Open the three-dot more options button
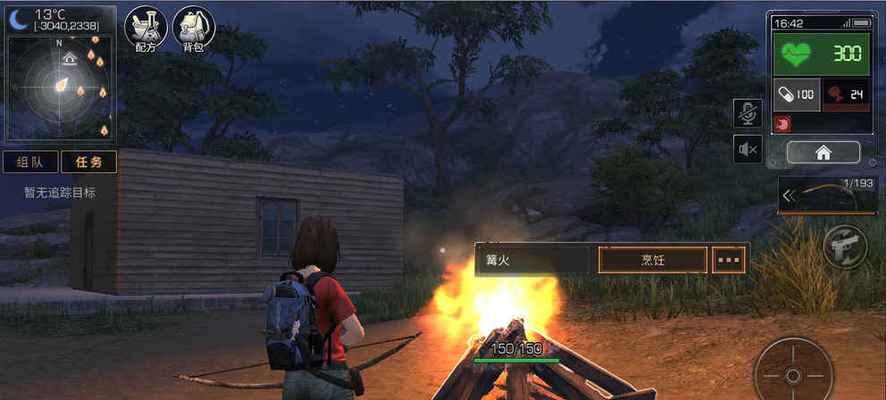The width and height of the screenshot is (886, 400). tap(729, 259)
